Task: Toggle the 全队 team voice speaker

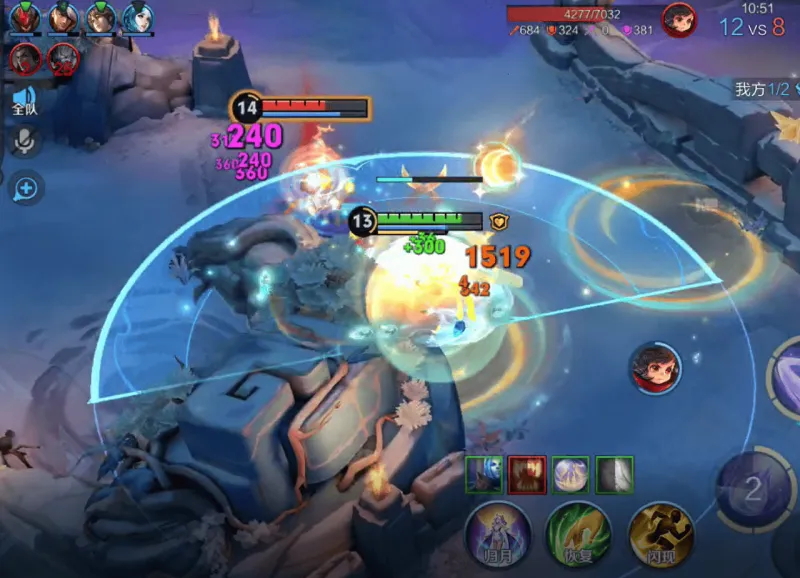Action: pos(24,100)
